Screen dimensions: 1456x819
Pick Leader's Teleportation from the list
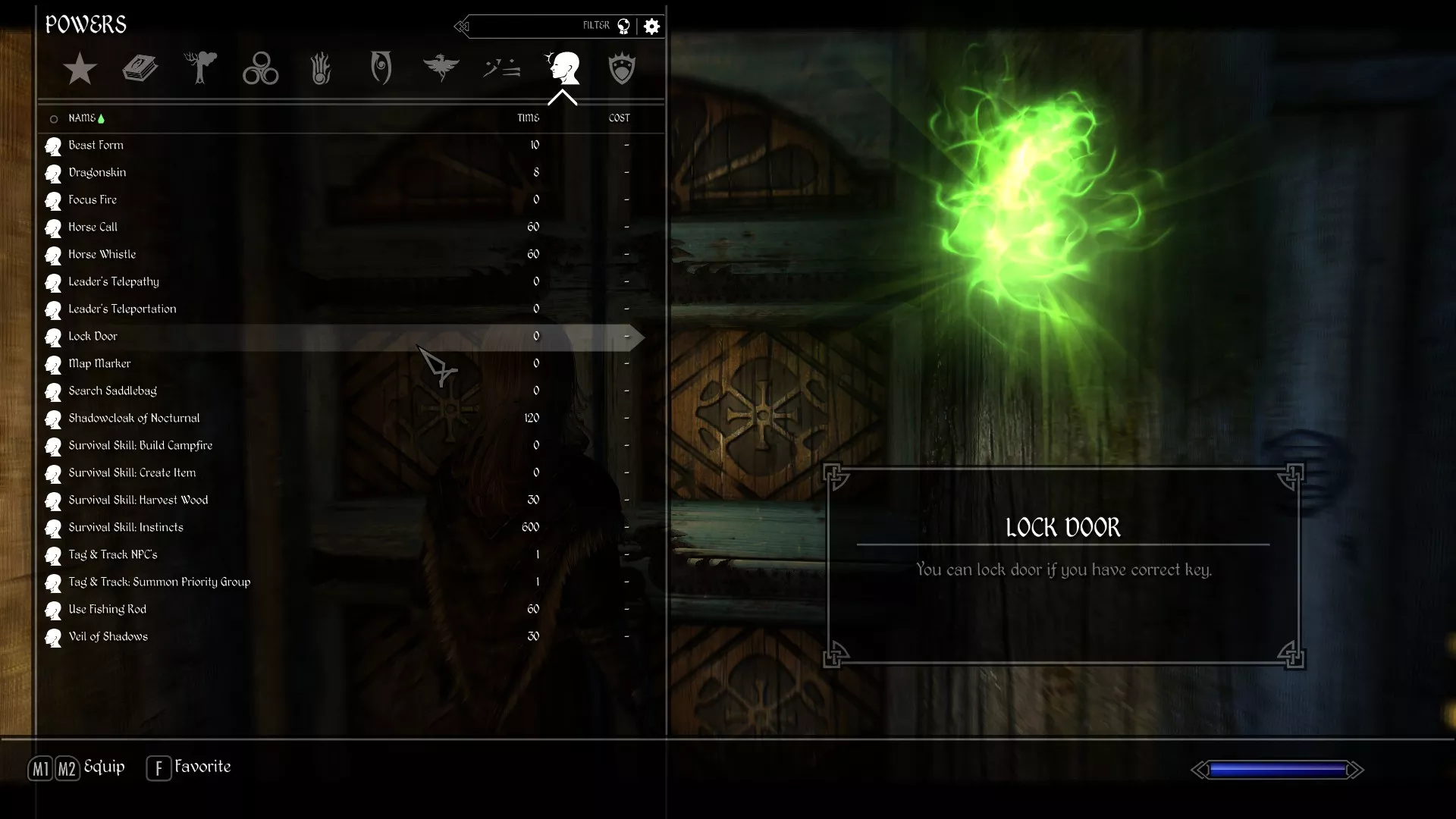pyautogui.click(x=122, y=309)
